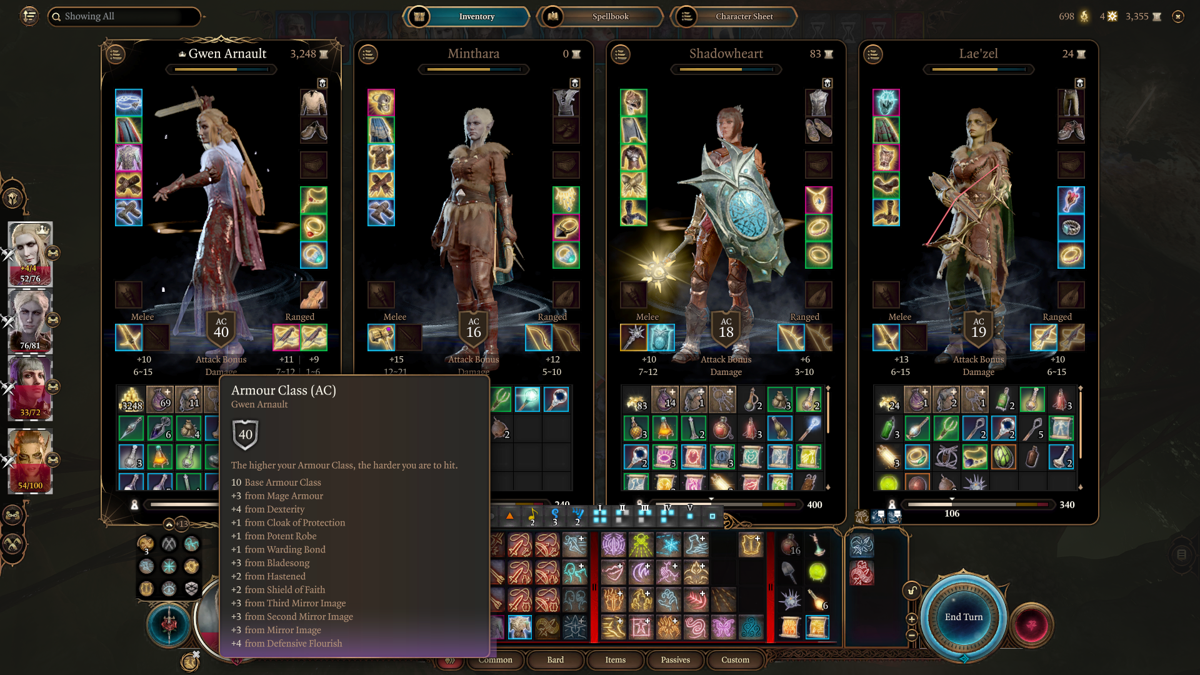
Task: Select the Custom hotbar tab
Action: click(x=735, y=660)
